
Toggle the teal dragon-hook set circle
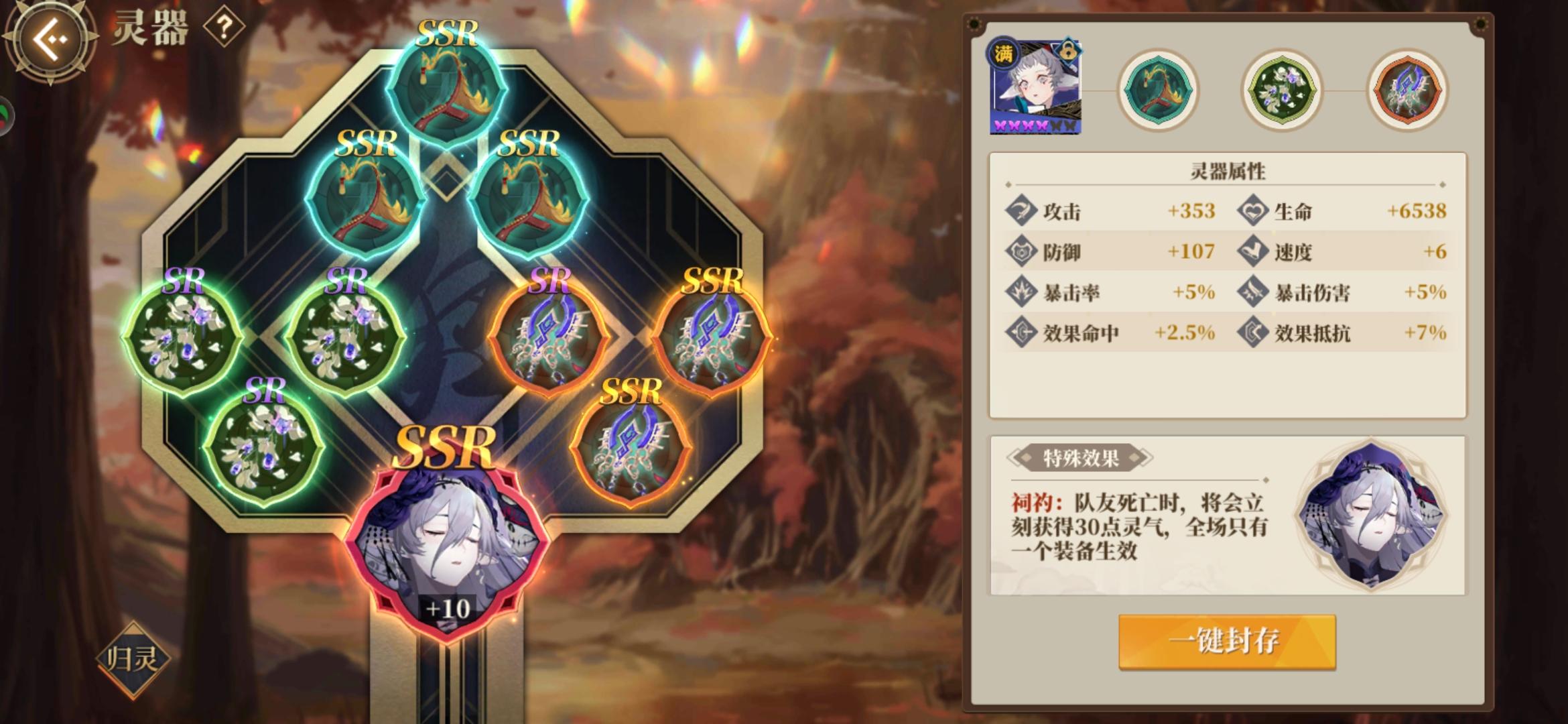(1160, 90)
